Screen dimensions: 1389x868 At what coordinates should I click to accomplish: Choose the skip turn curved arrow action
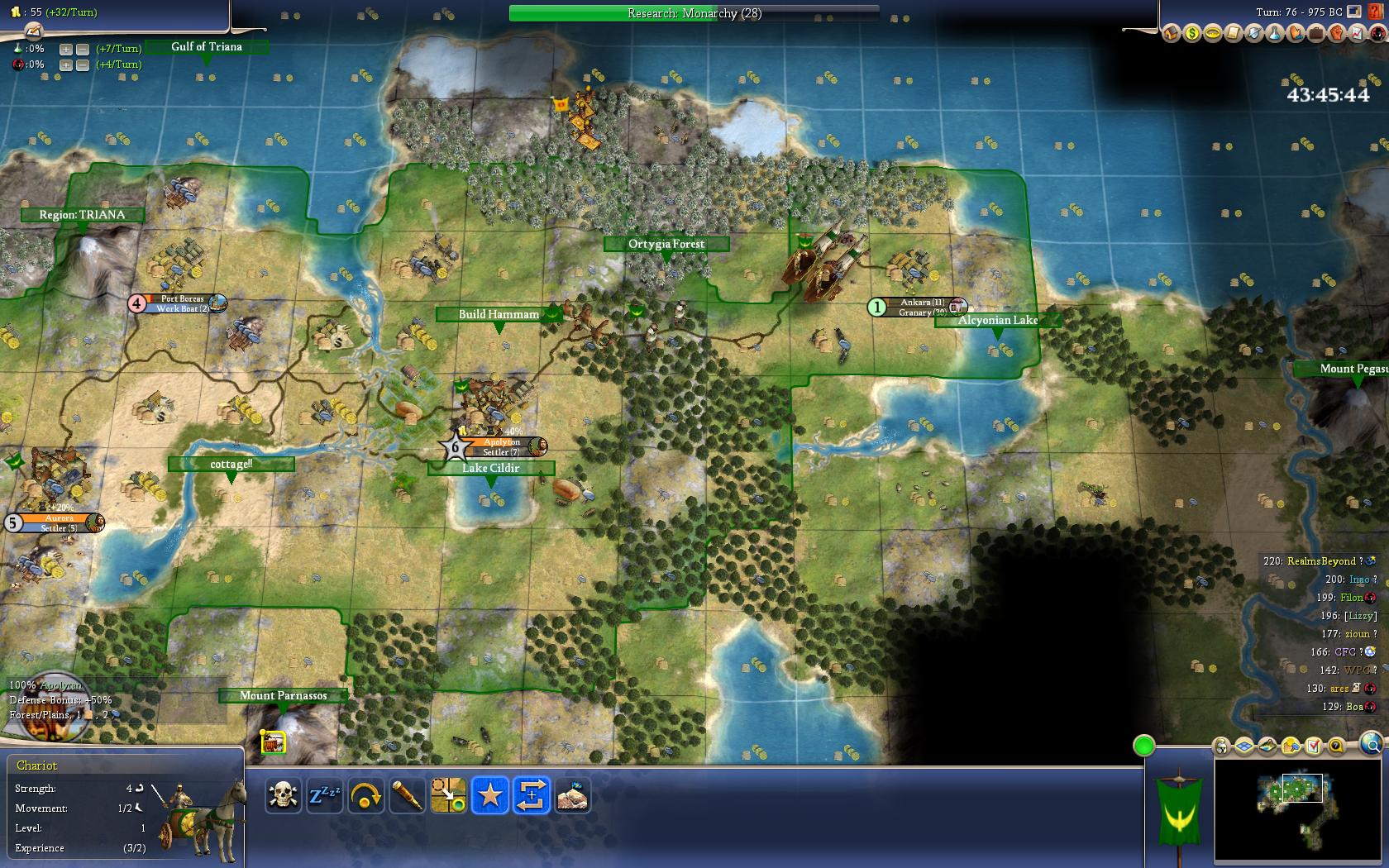[x=365, y=795]
